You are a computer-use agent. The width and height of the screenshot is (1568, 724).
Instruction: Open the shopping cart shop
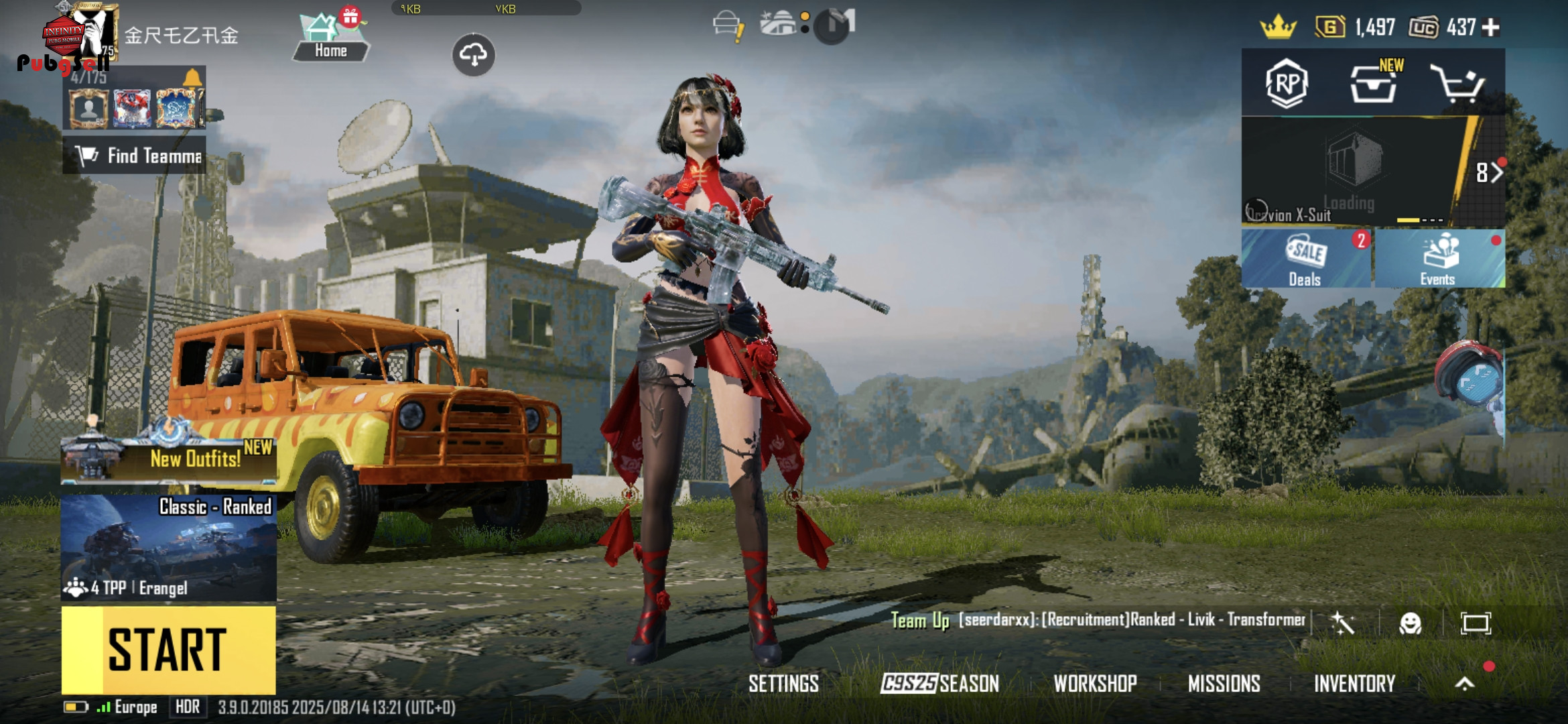(1458, 84)
